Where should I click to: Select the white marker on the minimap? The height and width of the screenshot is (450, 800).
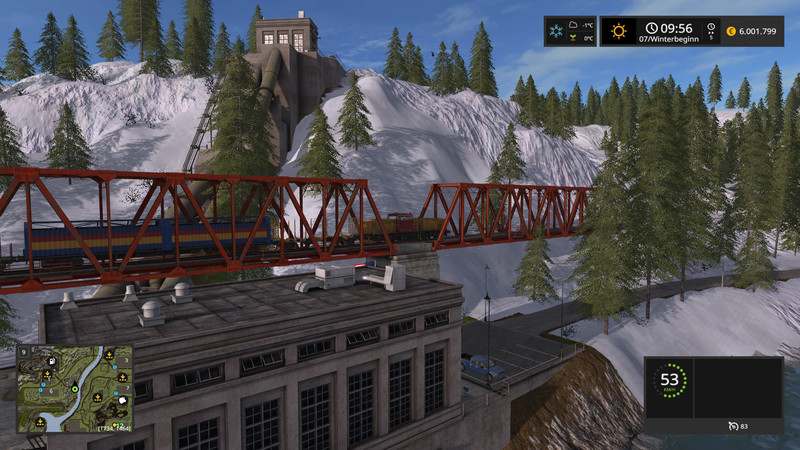coord(122,402)
